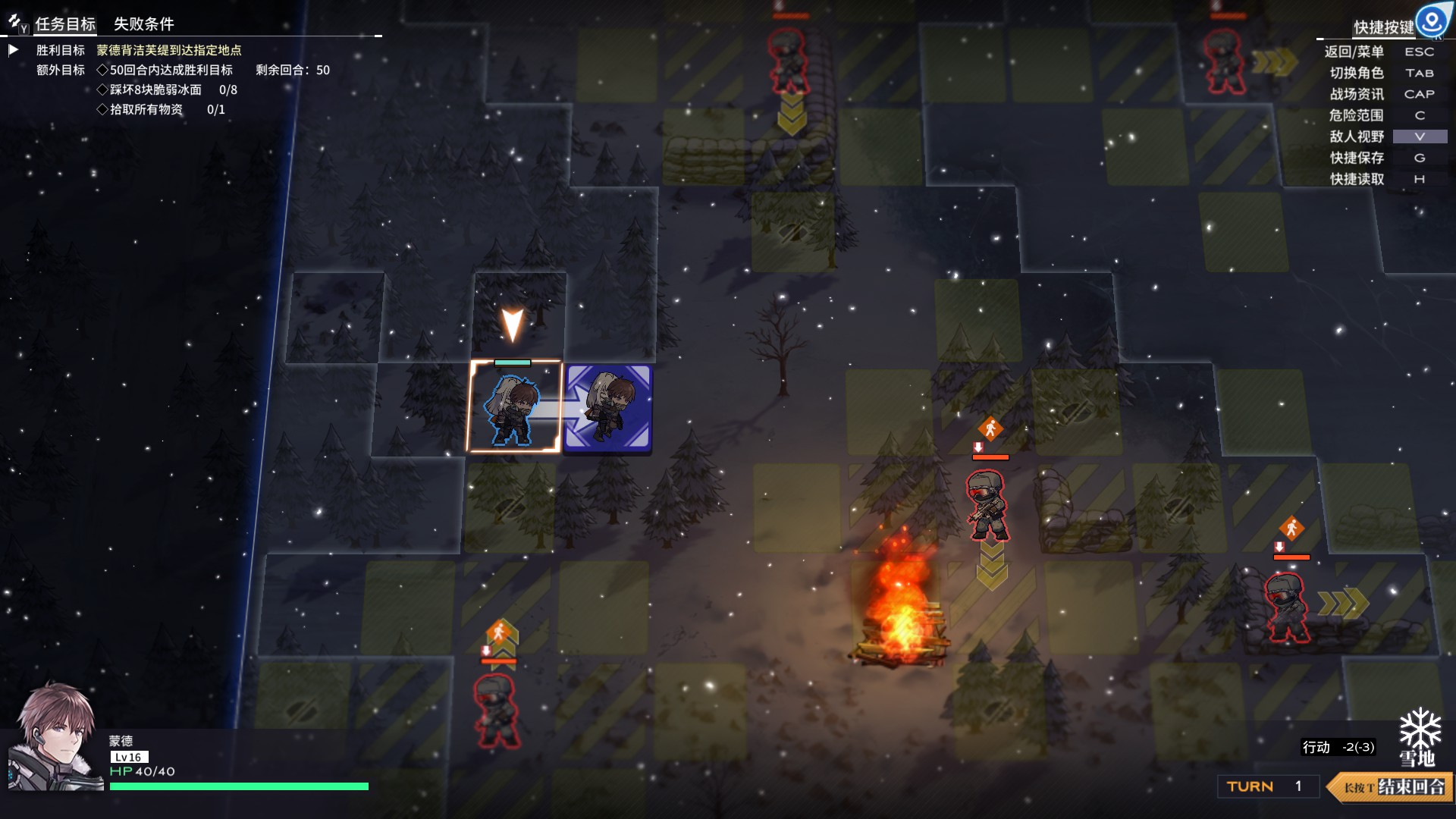Screen dimensions: 1456x819
Task: Select 快捷读取 quick load
Action: click(1356, 179)
